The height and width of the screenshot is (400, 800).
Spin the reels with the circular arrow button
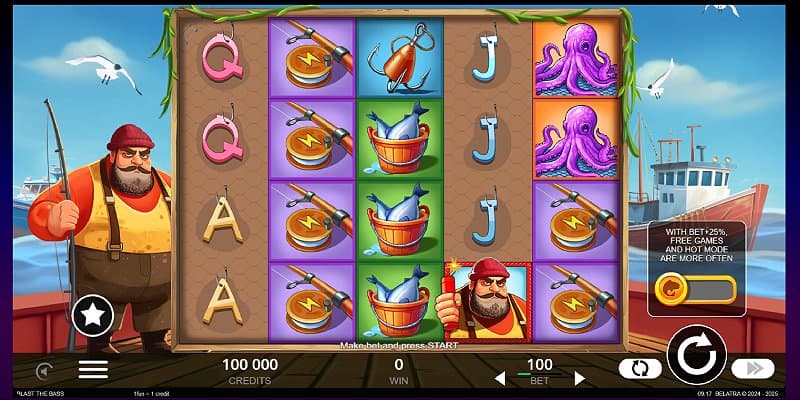pyautogui.click(x=695, y=353)
